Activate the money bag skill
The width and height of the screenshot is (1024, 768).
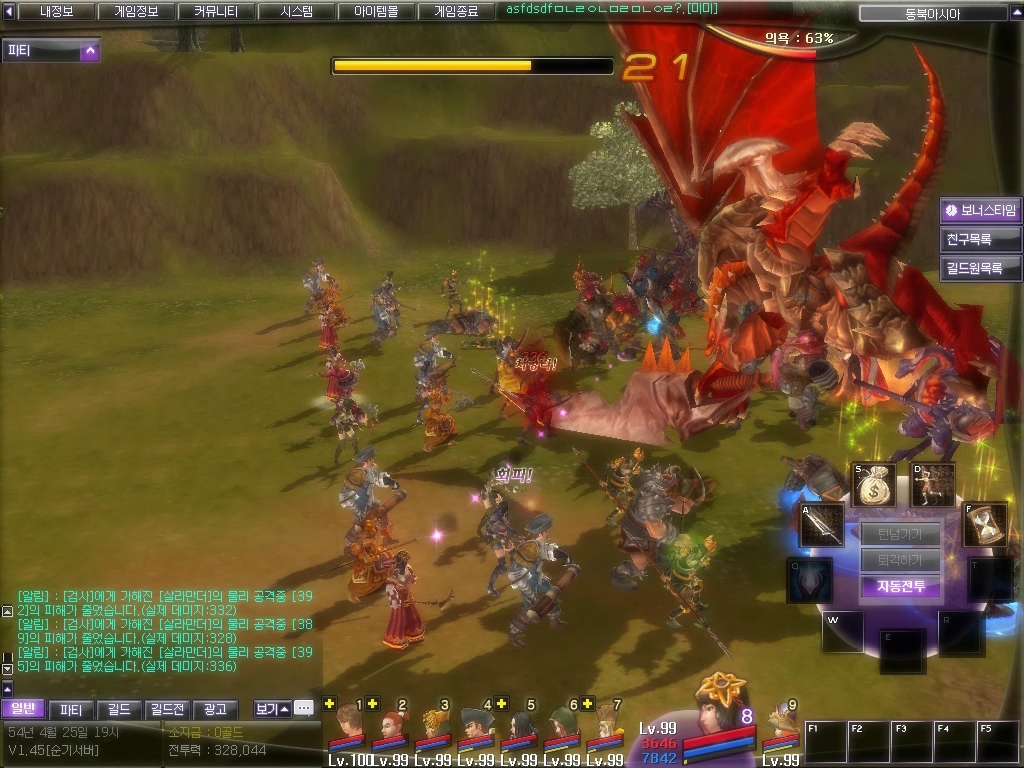pos(874,485)
